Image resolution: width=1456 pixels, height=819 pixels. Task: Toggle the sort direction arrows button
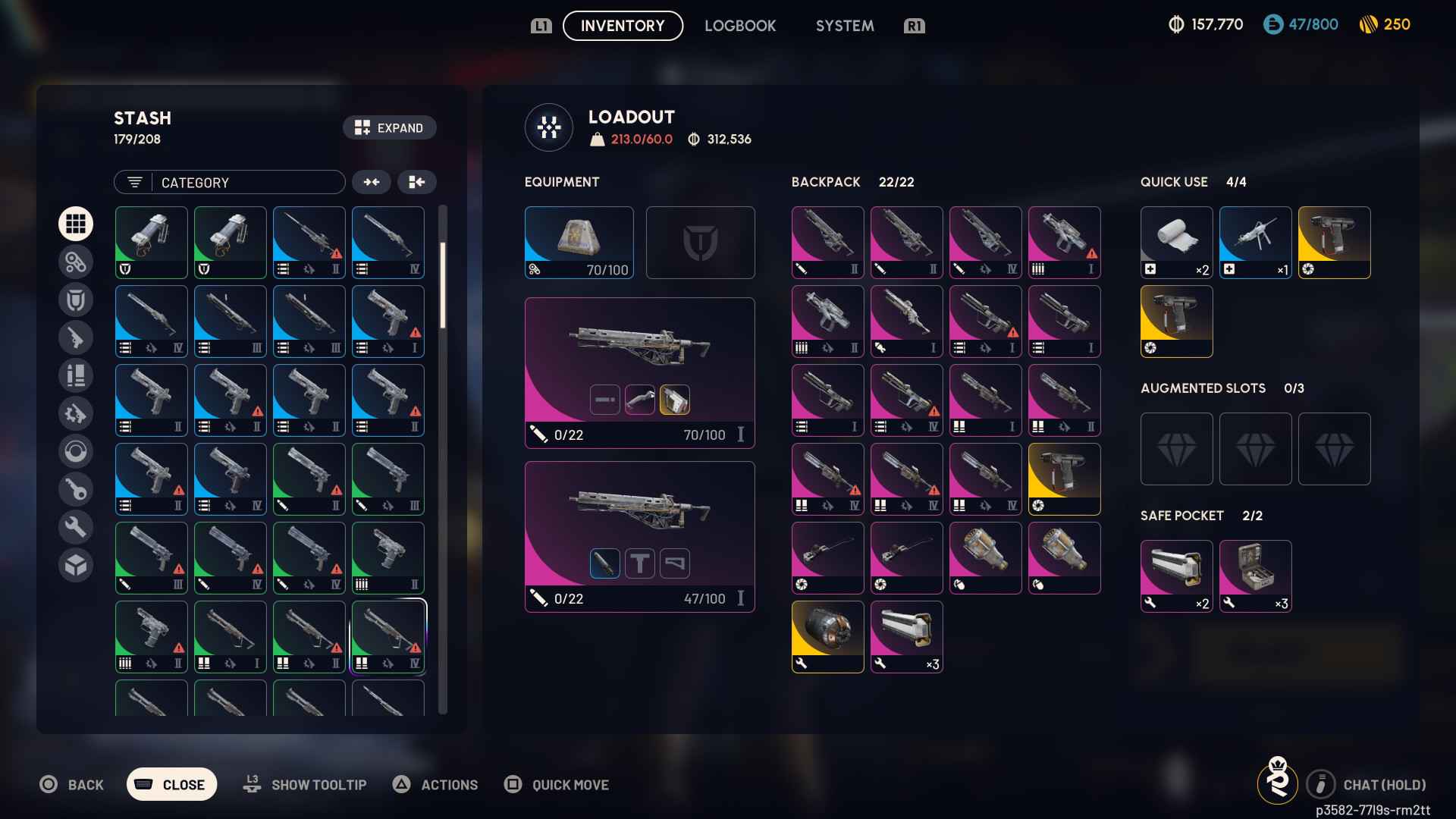pyautogui.click(x=372, y=182)
